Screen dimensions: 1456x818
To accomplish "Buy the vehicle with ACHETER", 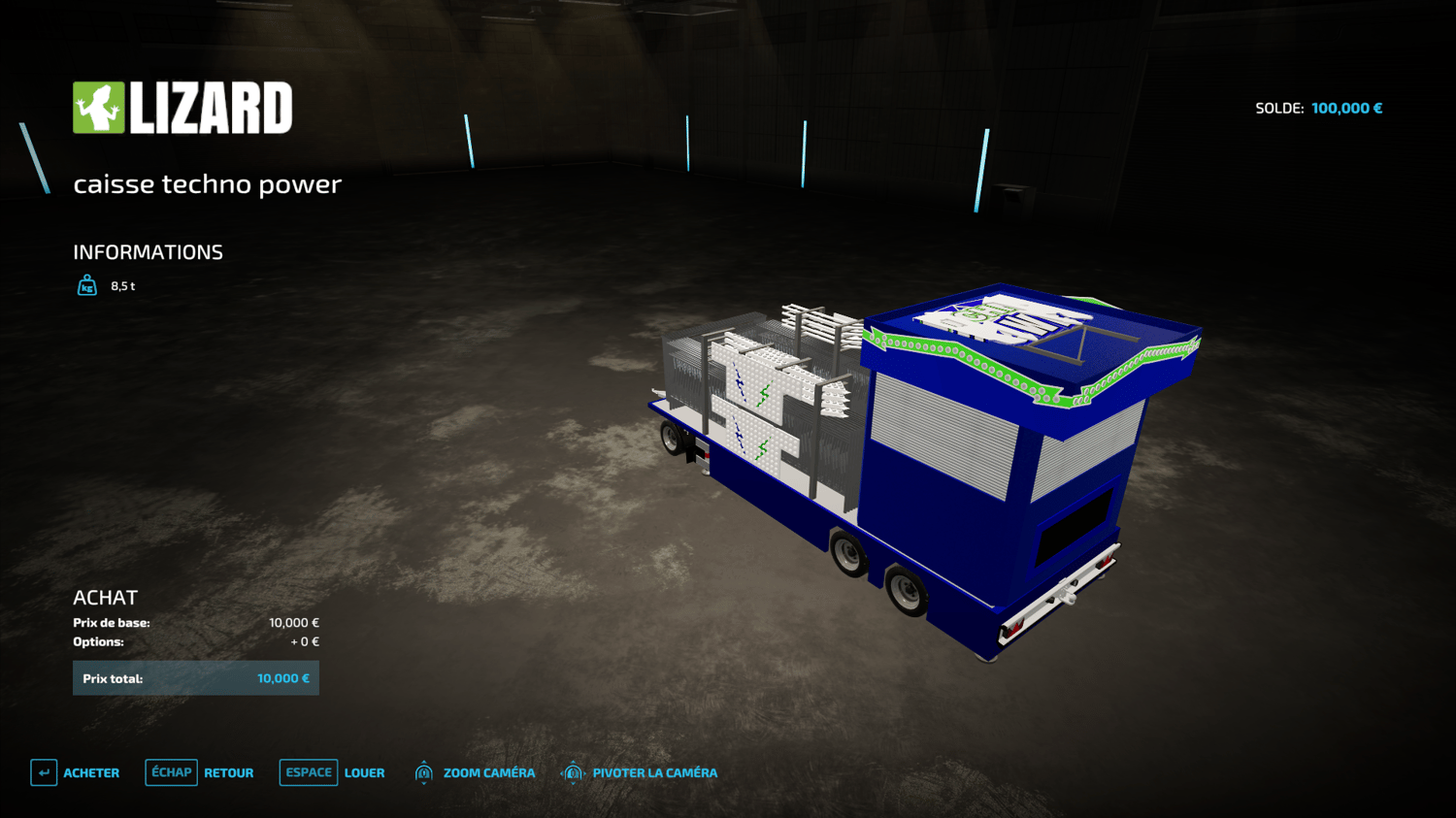I will click(76, 772).
